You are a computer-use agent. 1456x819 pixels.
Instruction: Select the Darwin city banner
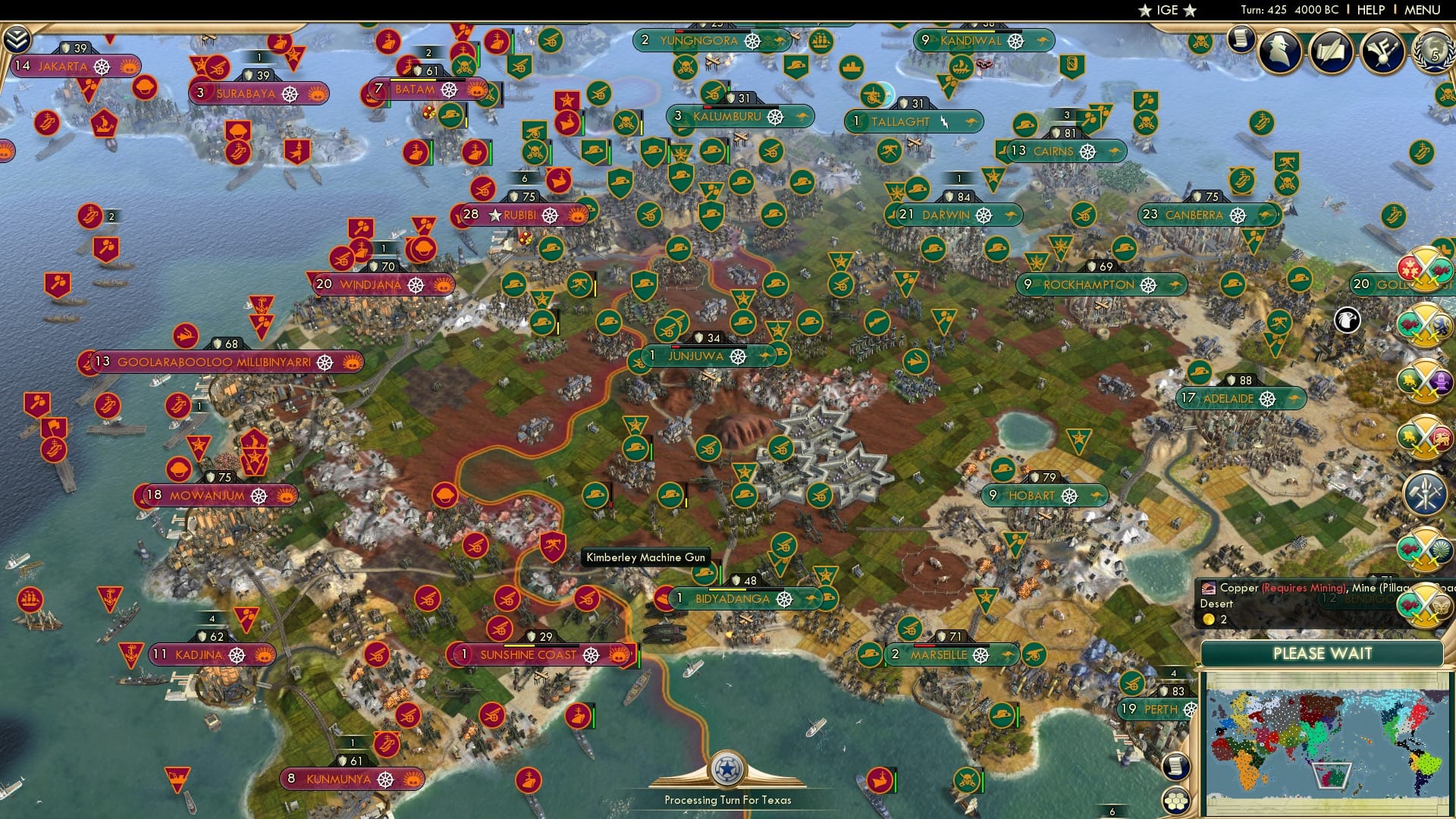click(948, 215)
